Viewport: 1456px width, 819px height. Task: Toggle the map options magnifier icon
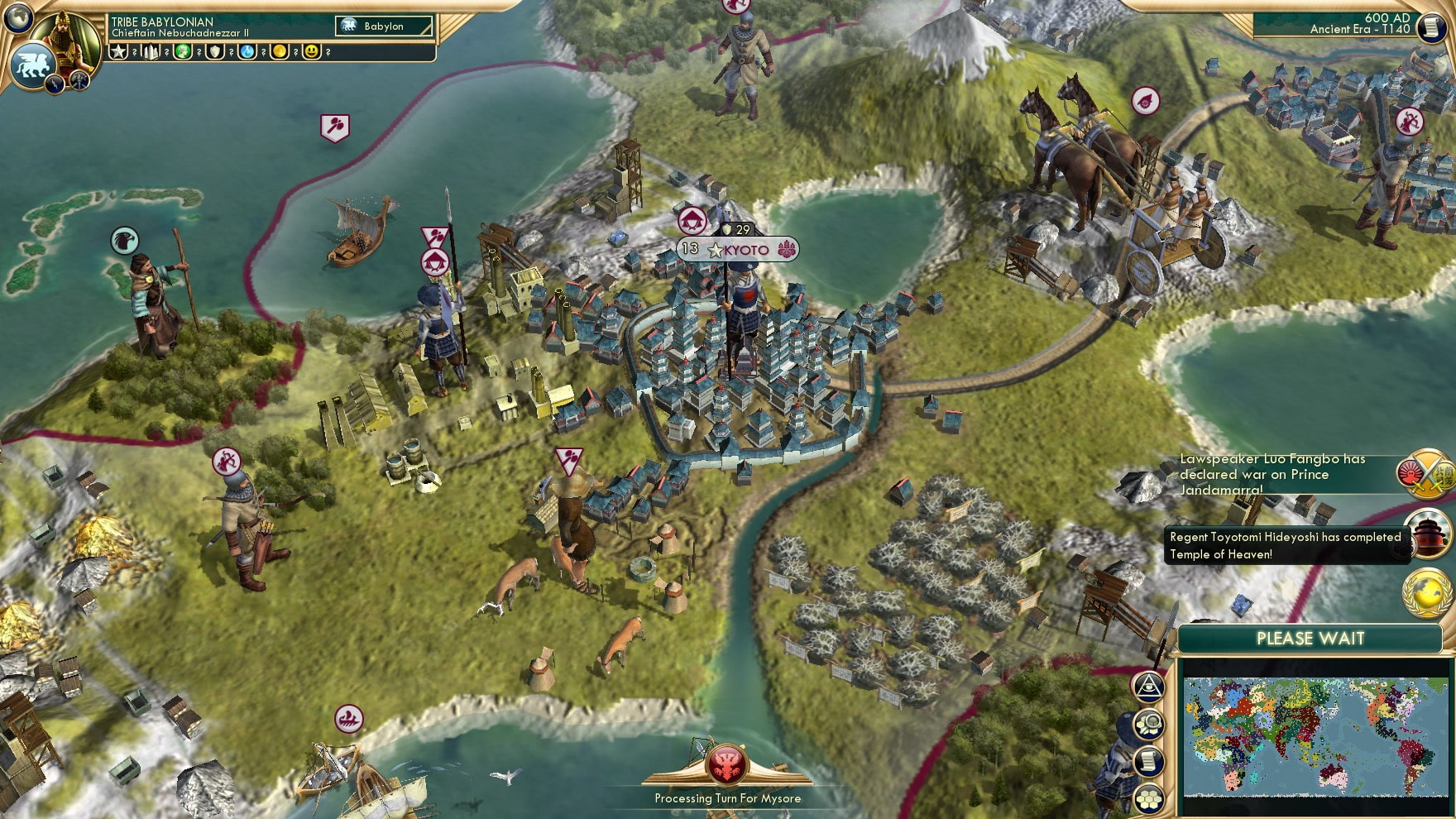coord(1149,722)
